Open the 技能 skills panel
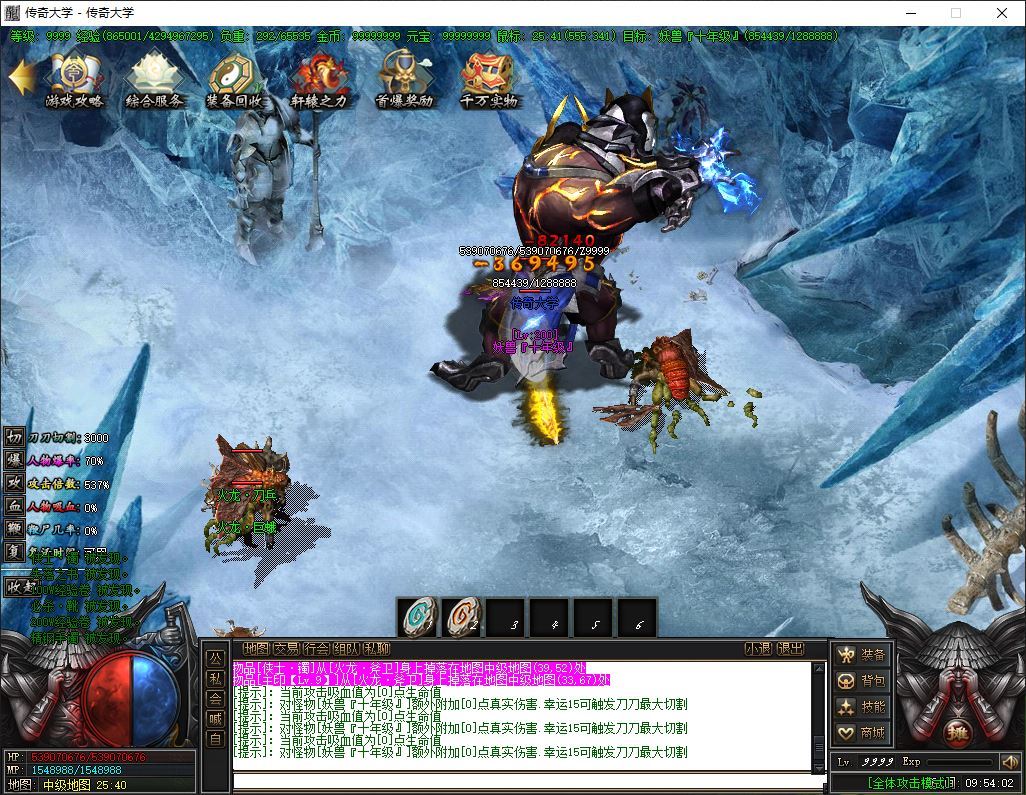1026x795 pixels. (x=862, y=707)
